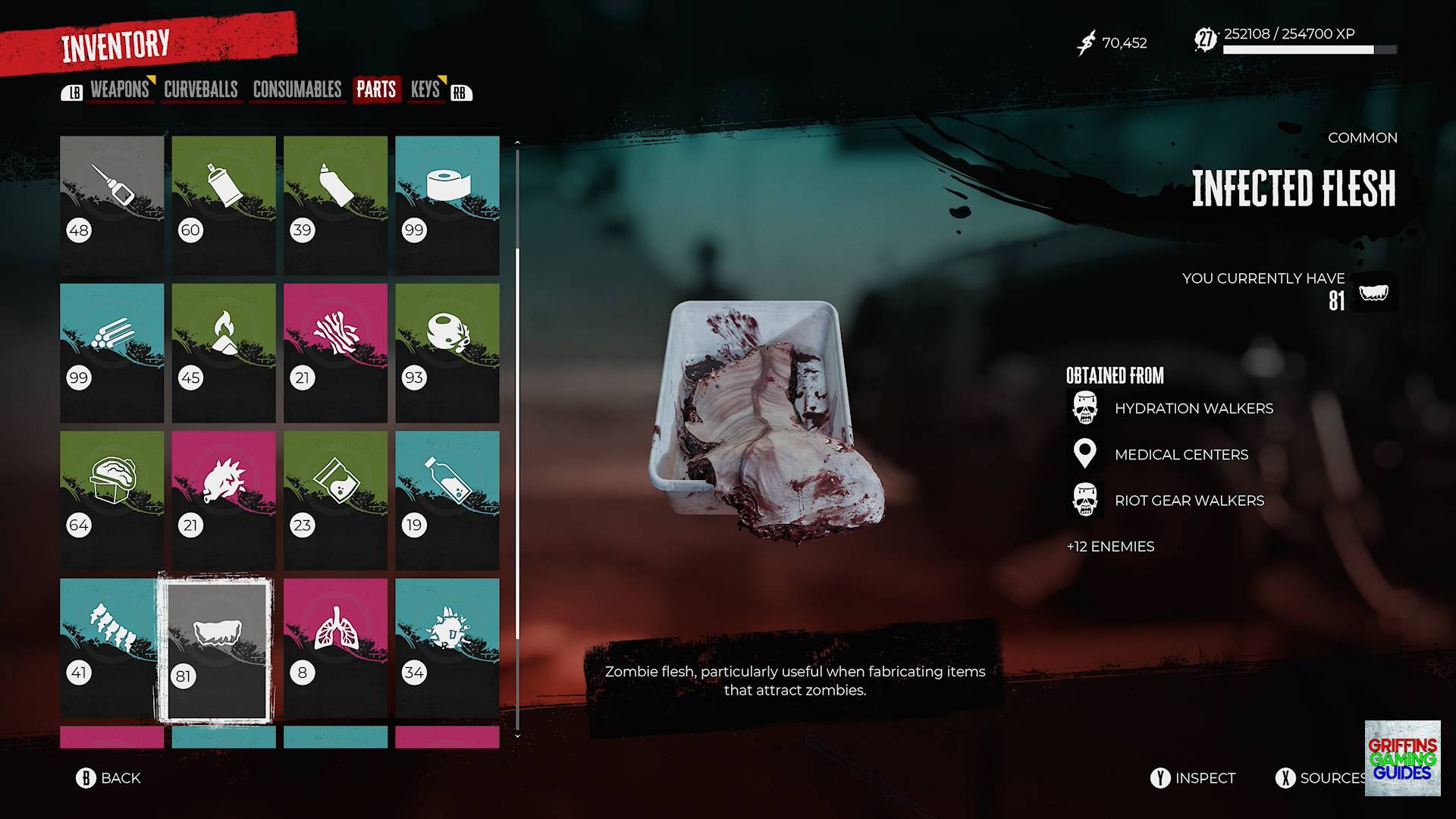Open the Curveballs tab
Viewport: 1456px width, 819px height.
[x=201, y=89]
